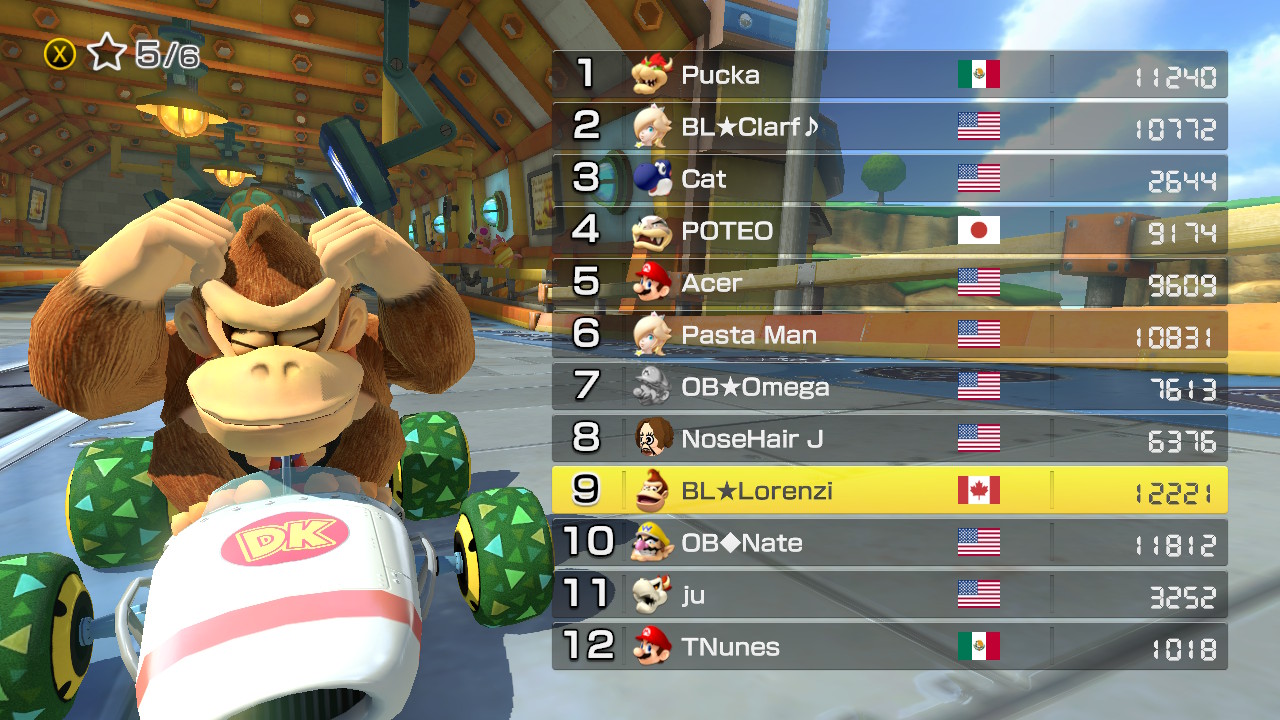The height and width of the screenshot is (720, 1280).
Task: Choose the OB◆Nate player row
Action: tap(889, 543)
